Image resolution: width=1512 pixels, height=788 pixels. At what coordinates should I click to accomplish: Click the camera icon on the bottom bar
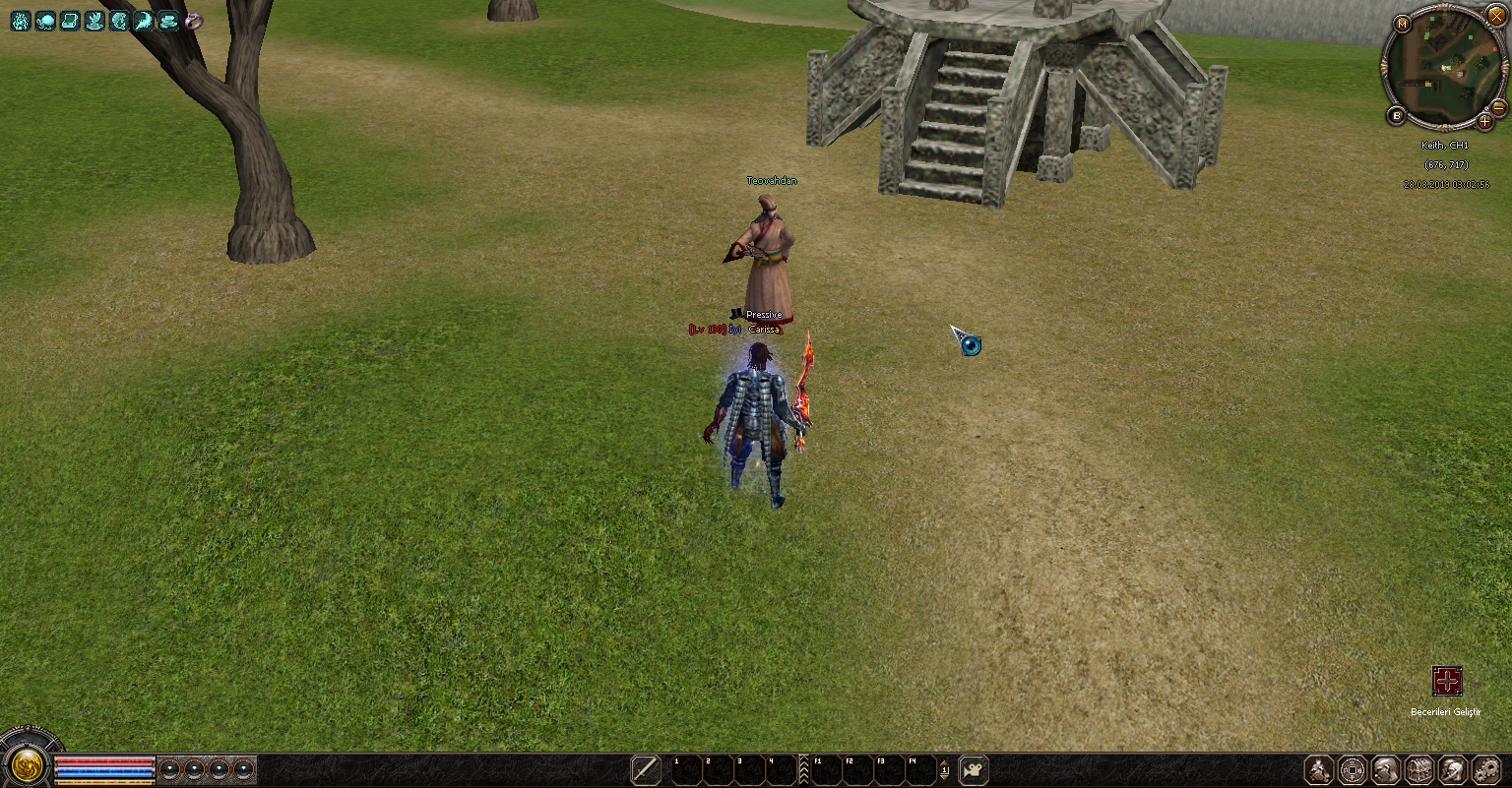click(x=973, y=769)
